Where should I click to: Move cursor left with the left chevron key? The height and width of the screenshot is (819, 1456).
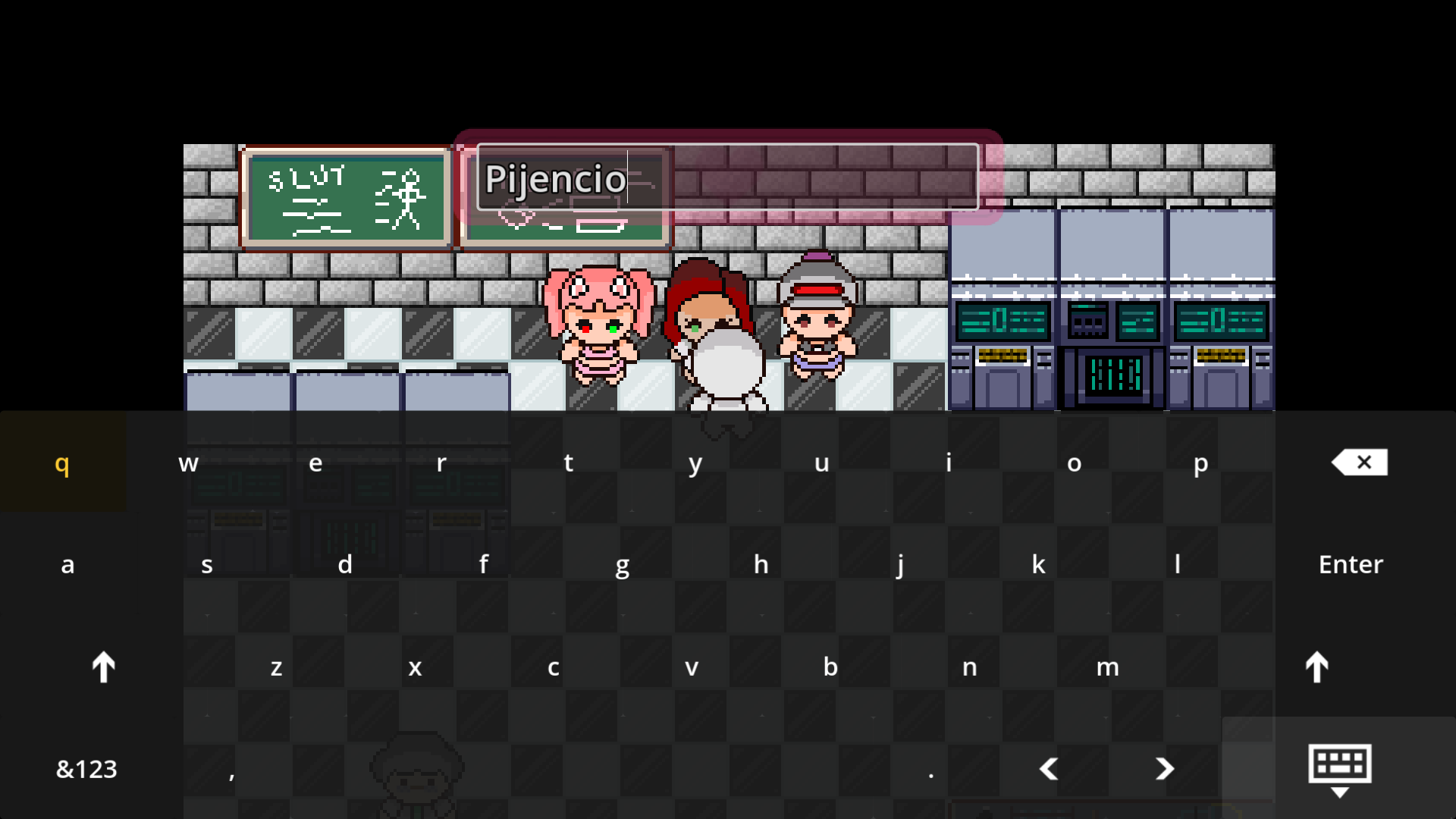[x=1049, y=768]
